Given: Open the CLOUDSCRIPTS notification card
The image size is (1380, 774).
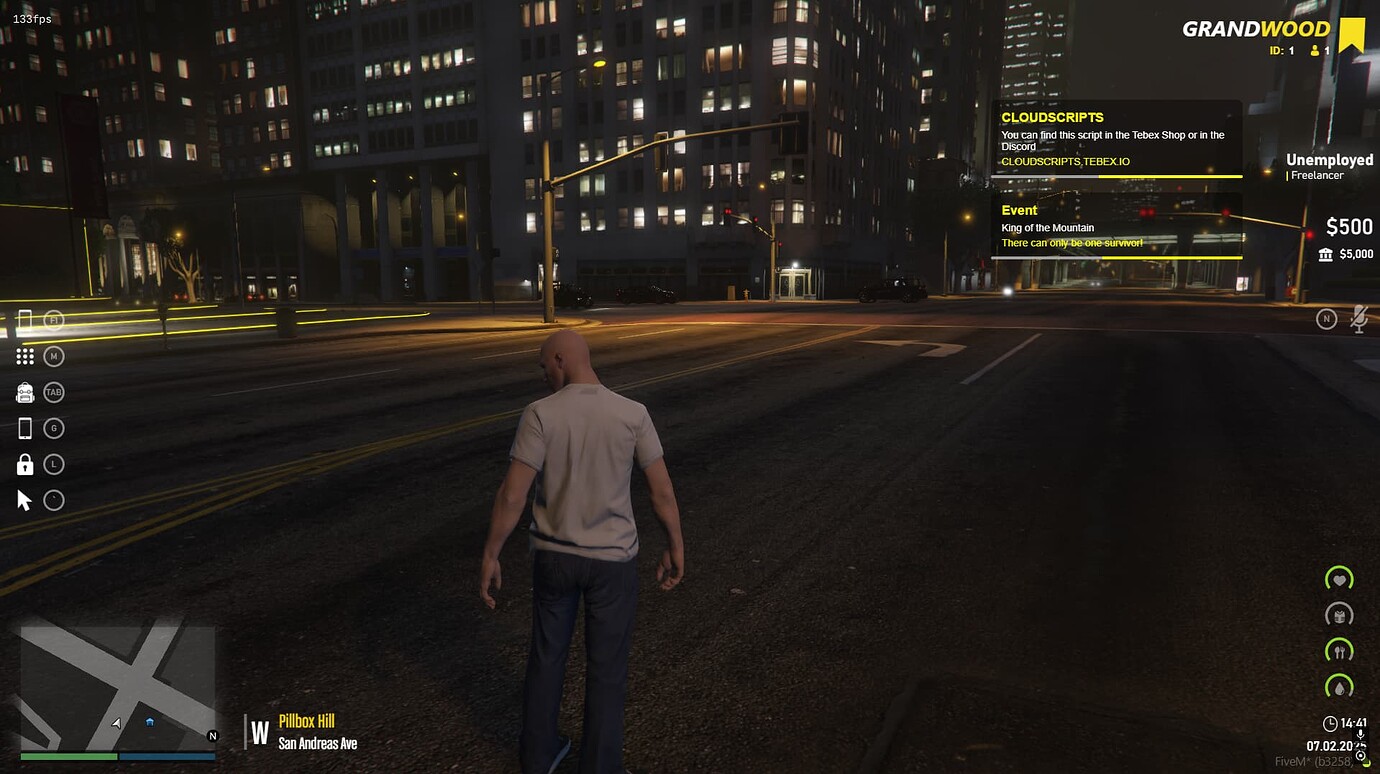Looking at the screenshot, I should pos(1116,138).
